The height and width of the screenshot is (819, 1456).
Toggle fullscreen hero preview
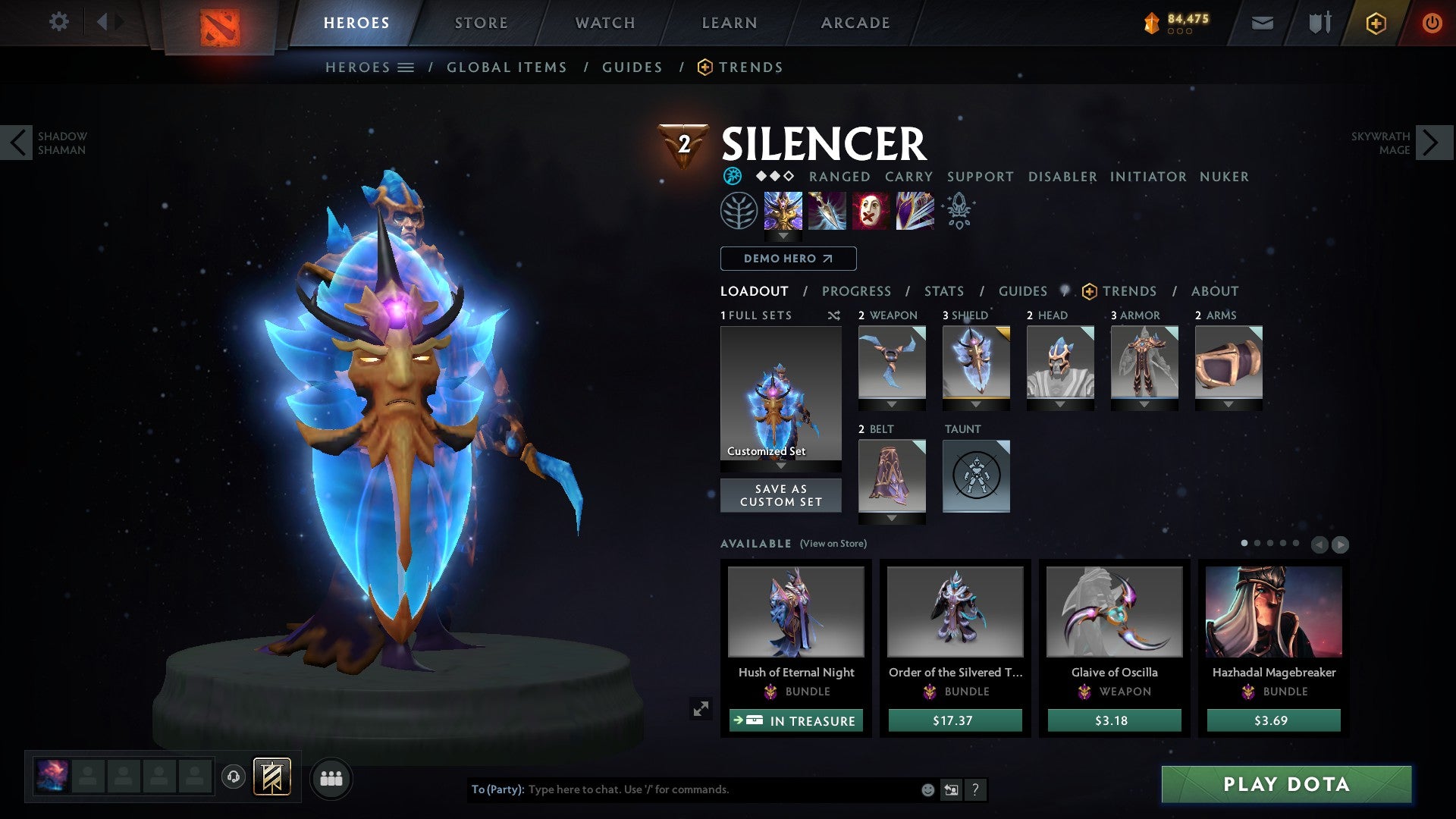(701, 708)
